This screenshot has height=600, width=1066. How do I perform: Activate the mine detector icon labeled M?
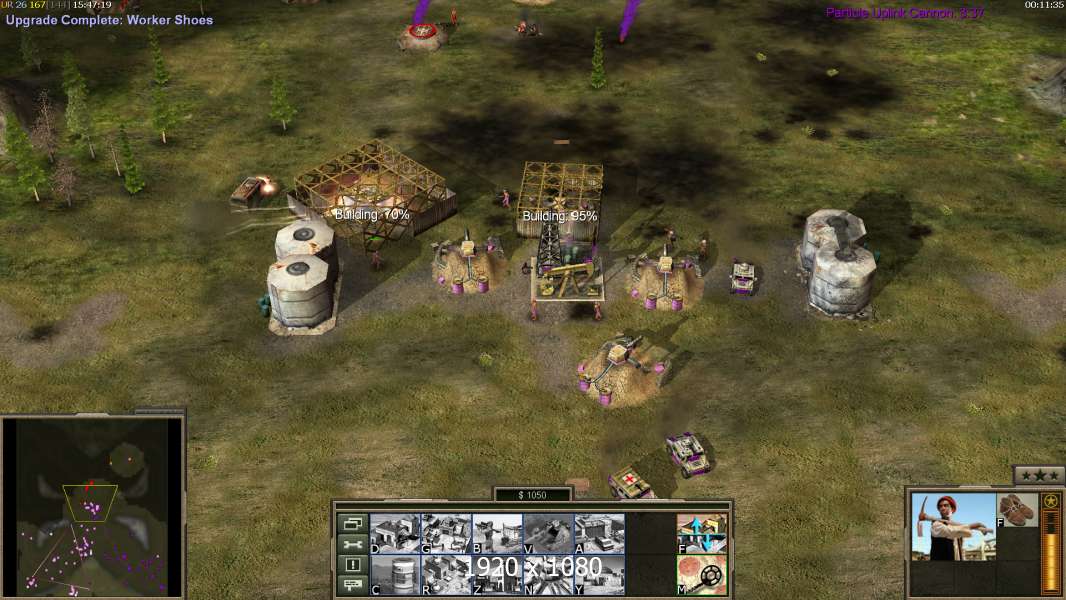coord(702,574)
